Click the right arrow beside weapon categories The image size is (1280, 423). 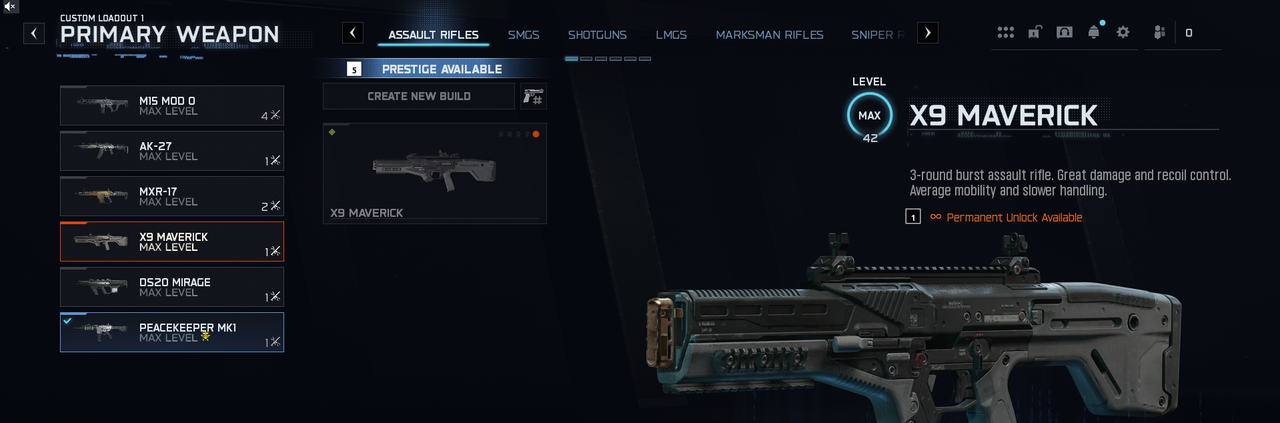(x=928, y=33)
